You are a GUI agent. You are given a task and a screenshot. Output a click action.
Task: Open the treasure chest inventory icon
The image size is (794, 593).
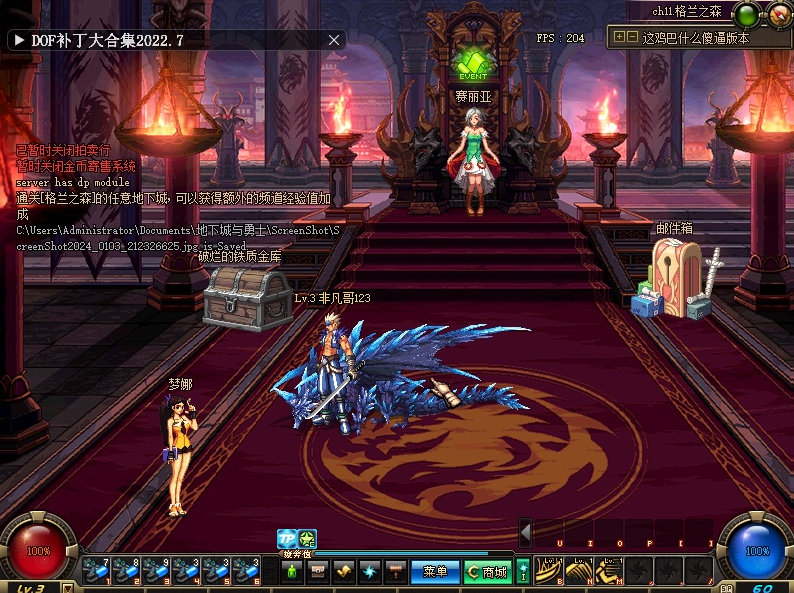[318, 572]
